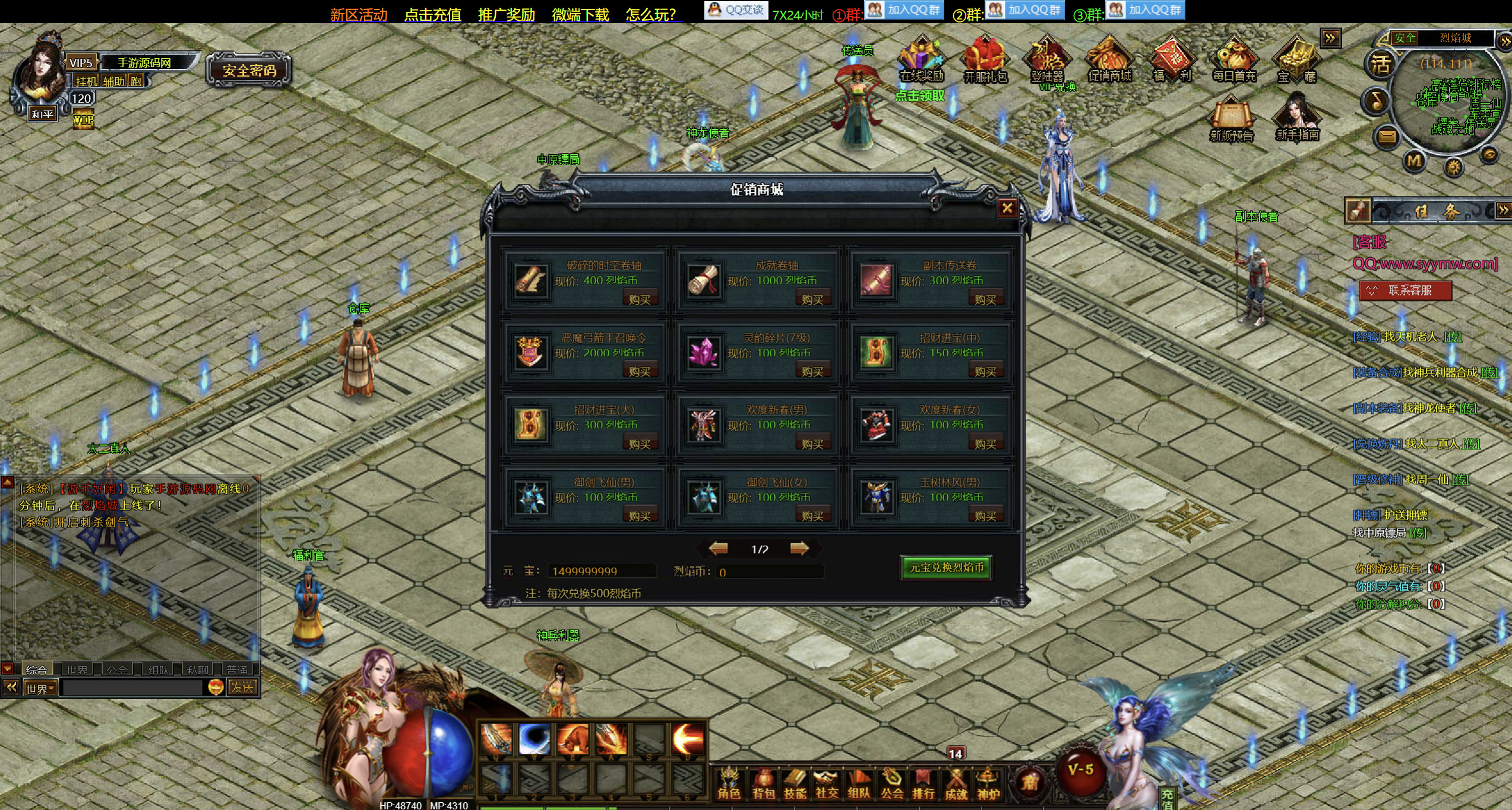This screenshot has height=810, width=1512.
Task: Open the 每日首充 reward icon
Action: tap(1234, 59)
